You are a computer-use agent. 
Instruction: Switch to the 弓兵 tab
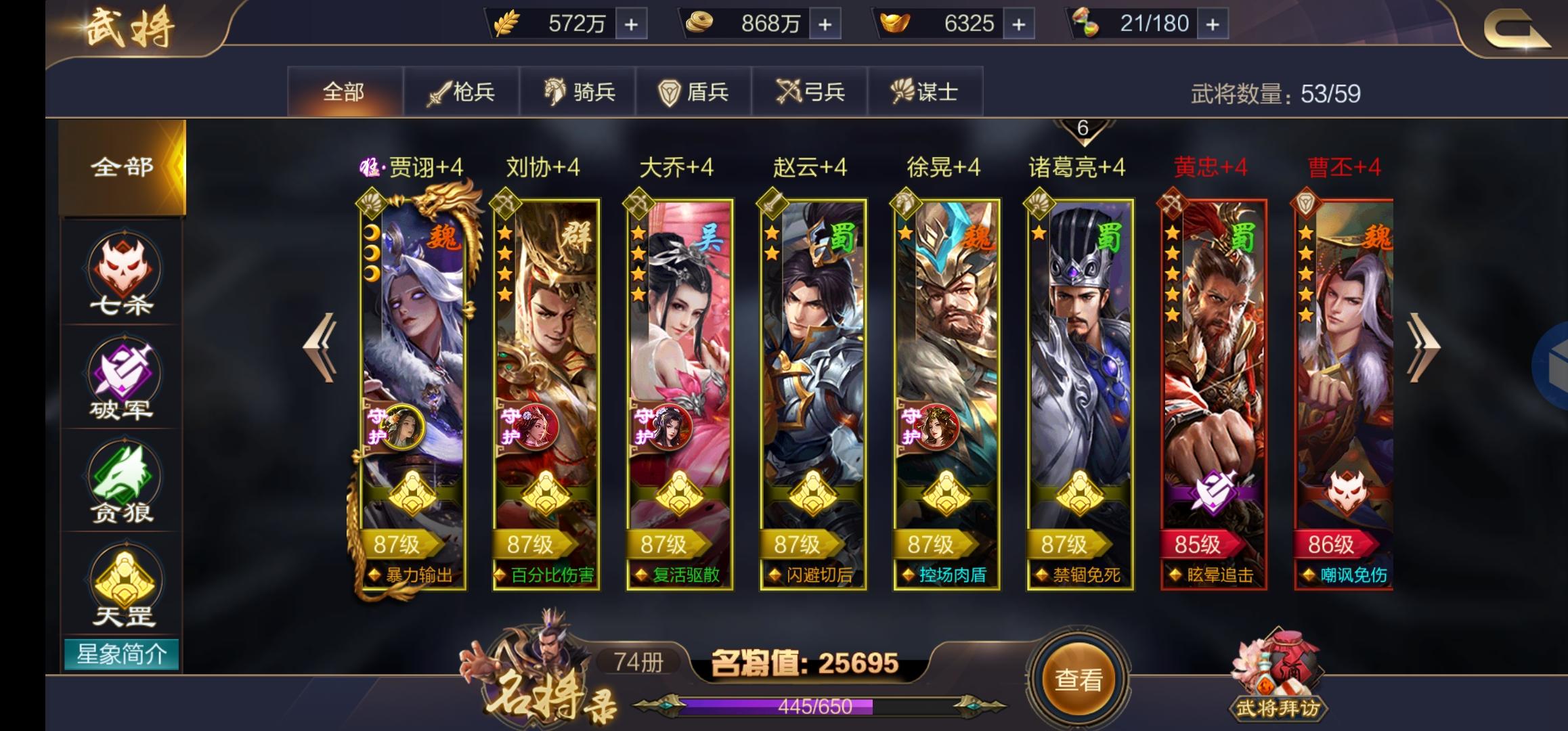click(810, 92)
